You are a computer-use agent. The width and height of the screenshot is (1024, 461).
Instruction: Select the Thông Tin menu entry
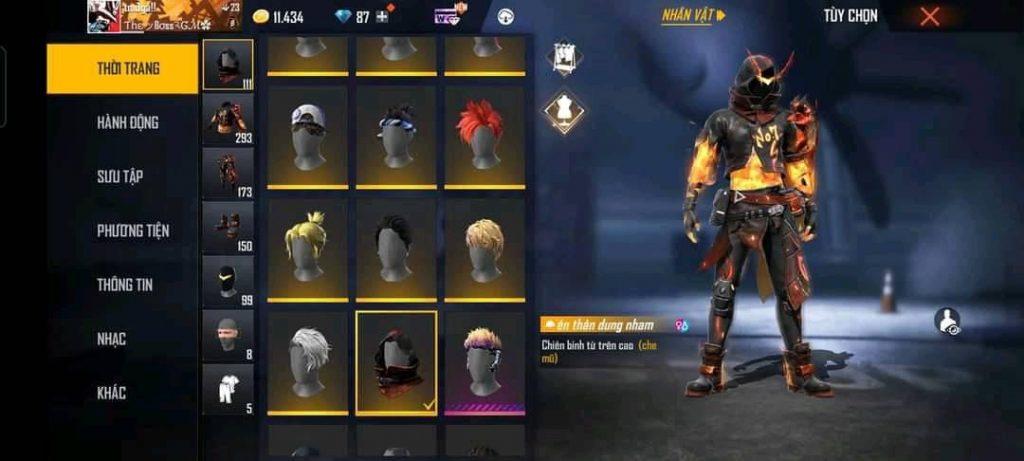click(x=126, y=285)
